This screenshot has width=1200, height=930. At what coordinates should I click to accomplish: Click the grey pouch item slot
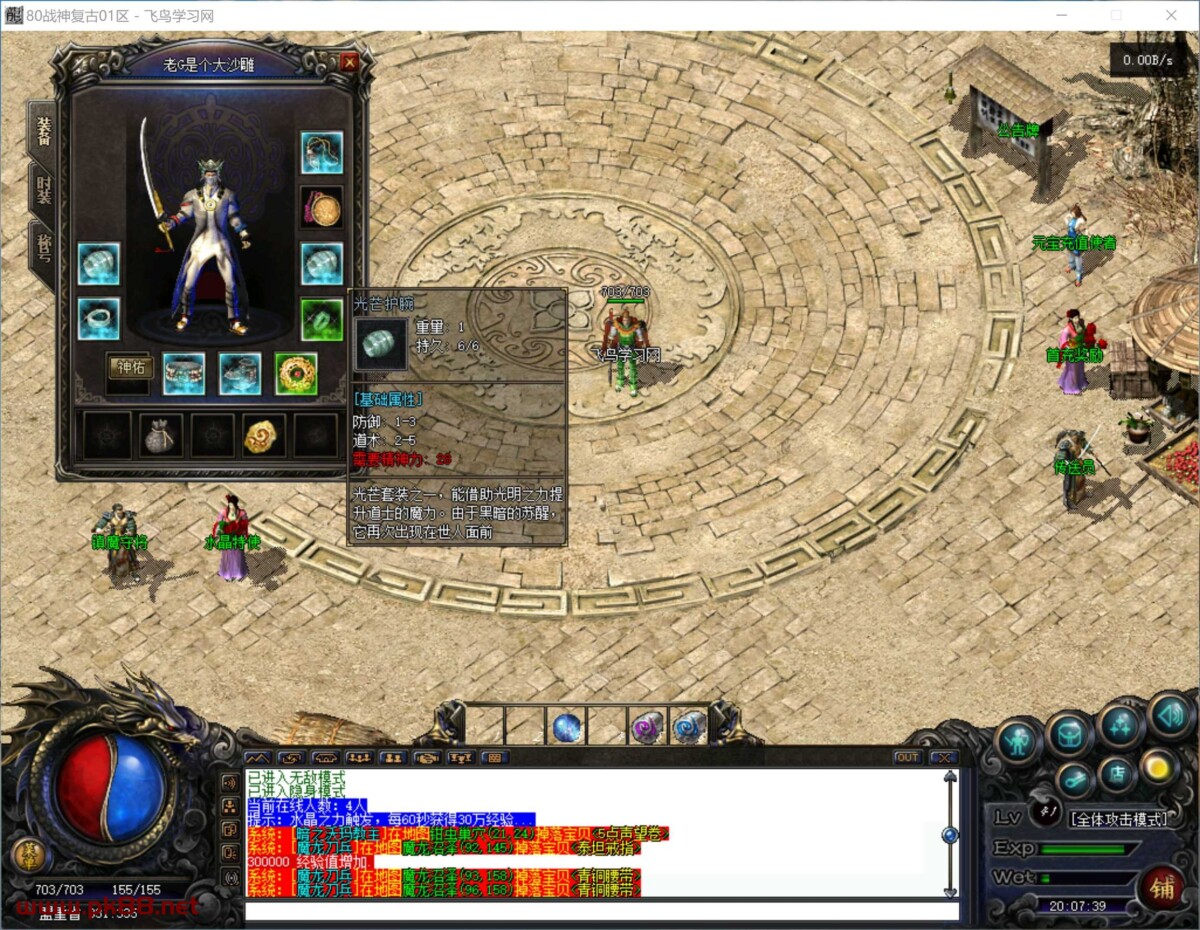click(161, 435)
